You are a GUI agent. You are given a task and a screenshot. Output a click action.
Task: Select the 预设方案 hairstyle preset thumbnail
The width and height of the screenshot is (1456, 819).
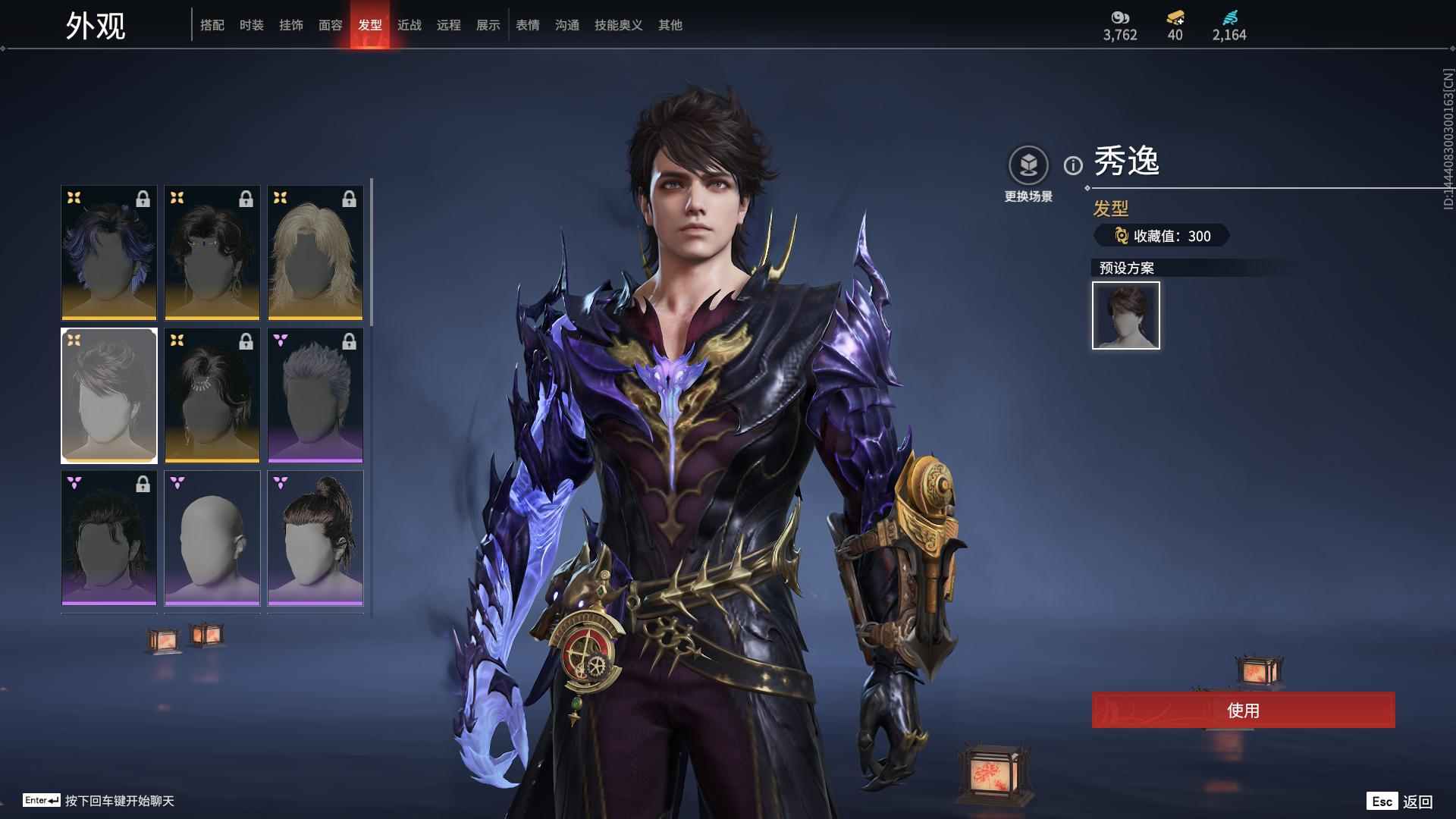[1125, 315]
